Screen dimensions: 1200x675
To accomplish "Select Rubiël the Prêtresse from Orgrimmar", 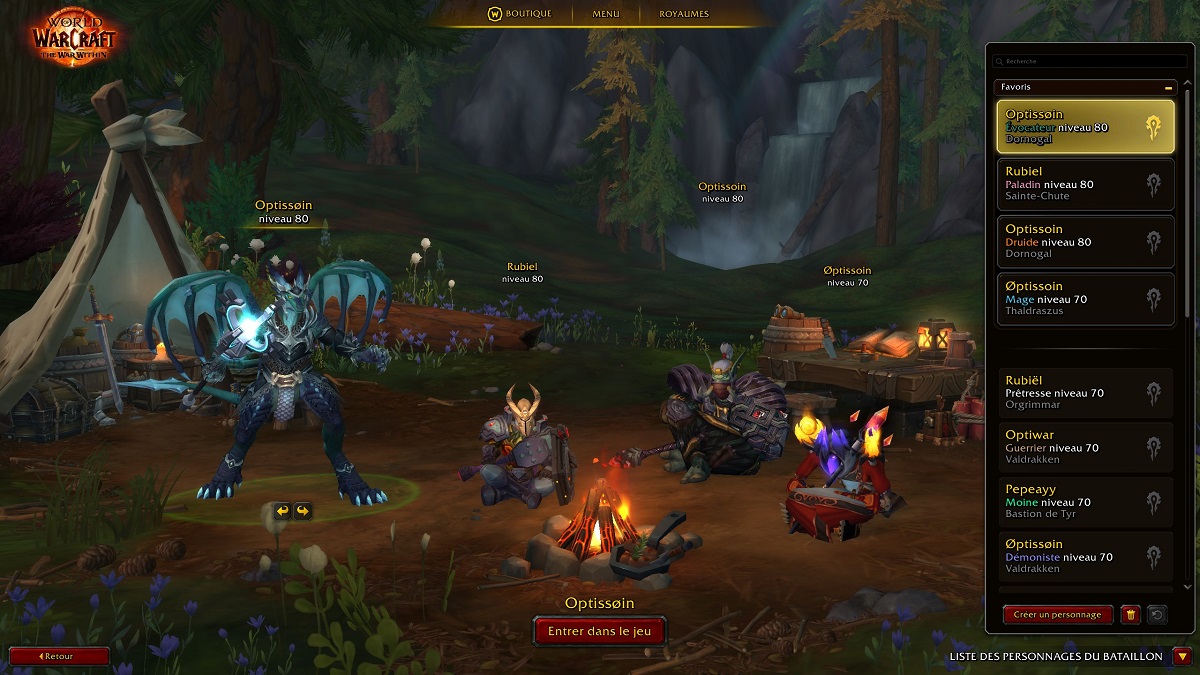I will pos(1086,392).
